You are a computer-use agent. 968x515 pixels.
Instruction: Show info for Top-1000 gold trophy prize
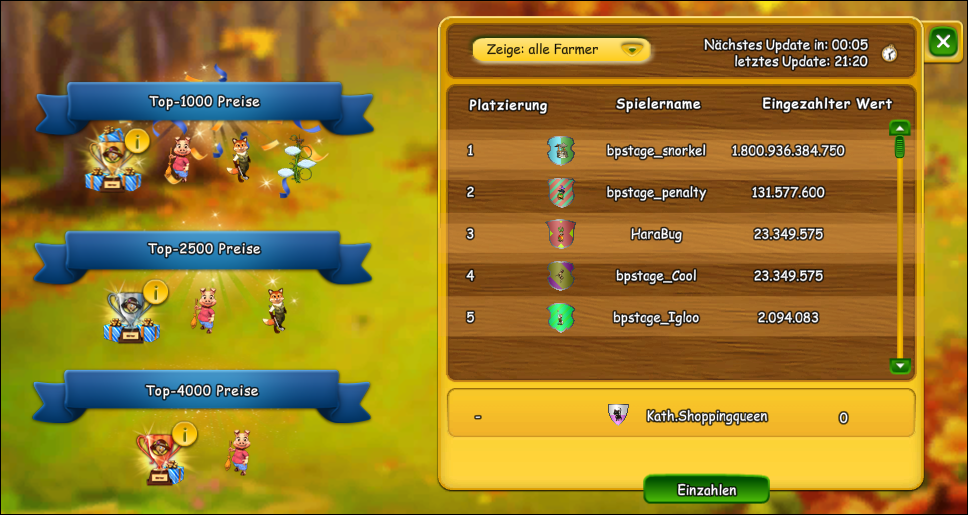(137, 139)
